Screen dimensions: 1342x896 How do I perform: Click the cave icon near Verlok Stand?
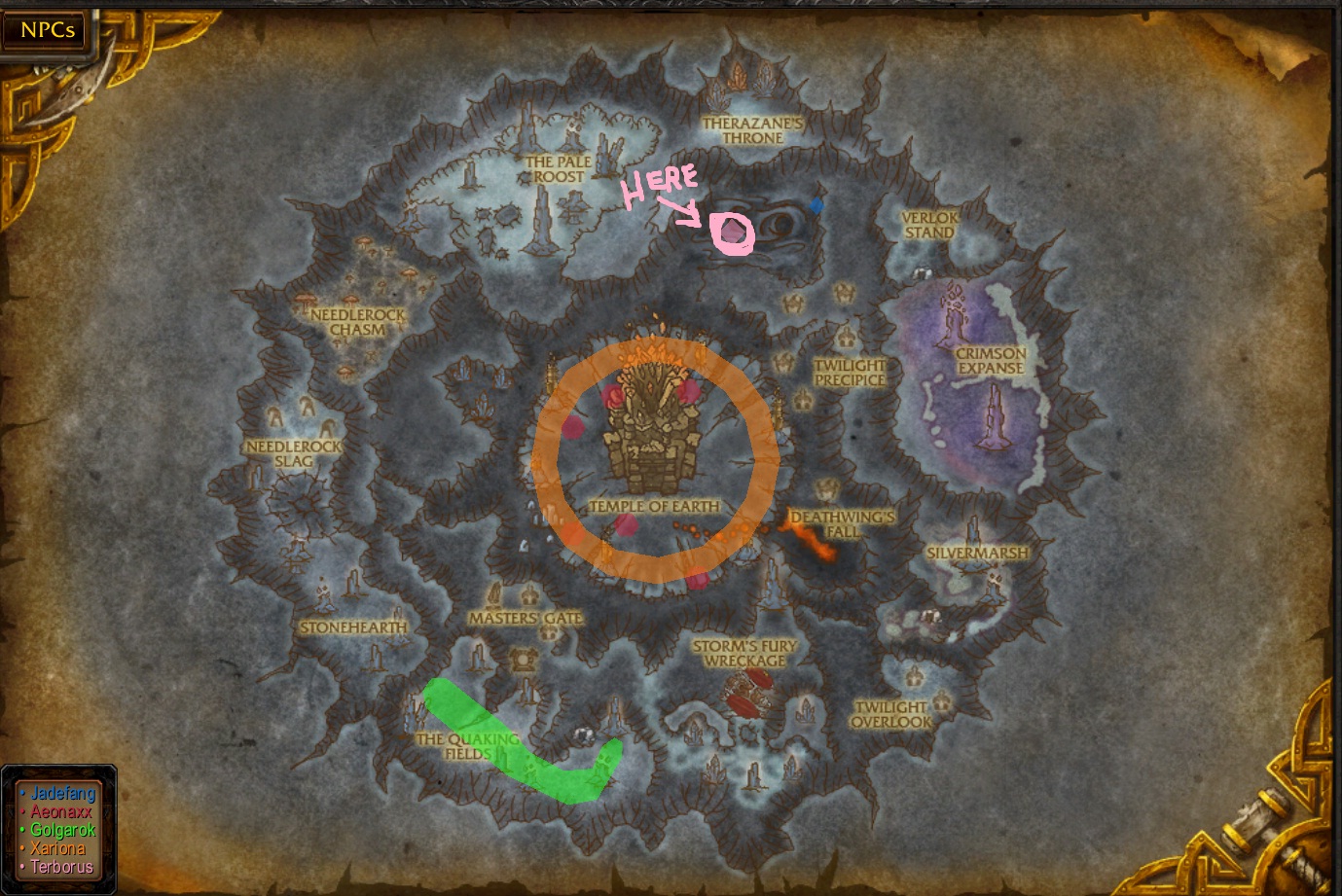(x=923, y=272)
